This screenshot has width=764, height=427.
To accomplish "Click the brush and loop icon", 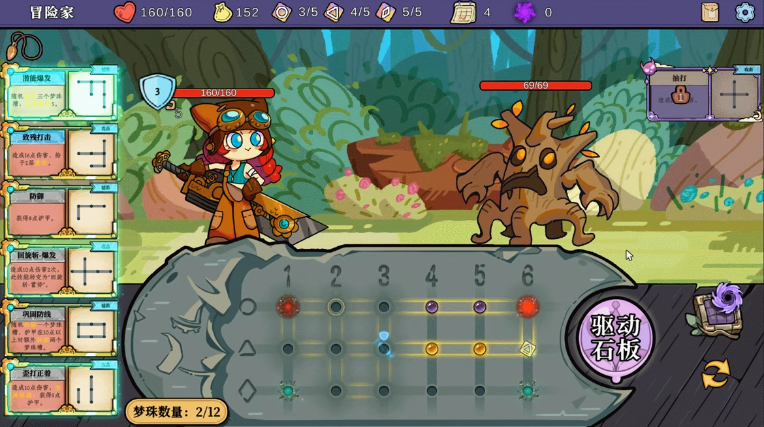I will 24,46.
